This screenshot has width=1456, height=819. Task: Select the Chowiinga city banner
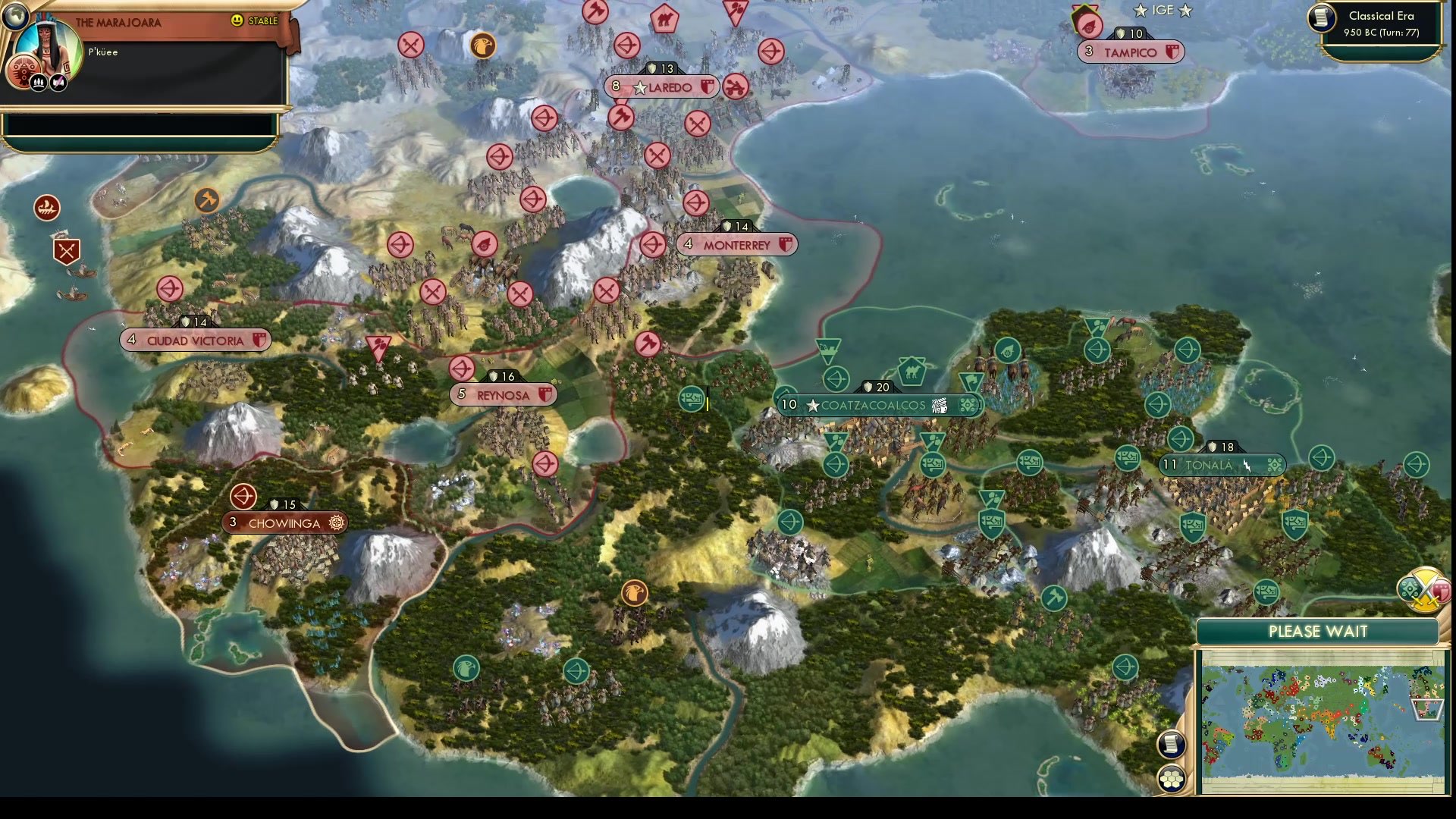tap(284, 522)
